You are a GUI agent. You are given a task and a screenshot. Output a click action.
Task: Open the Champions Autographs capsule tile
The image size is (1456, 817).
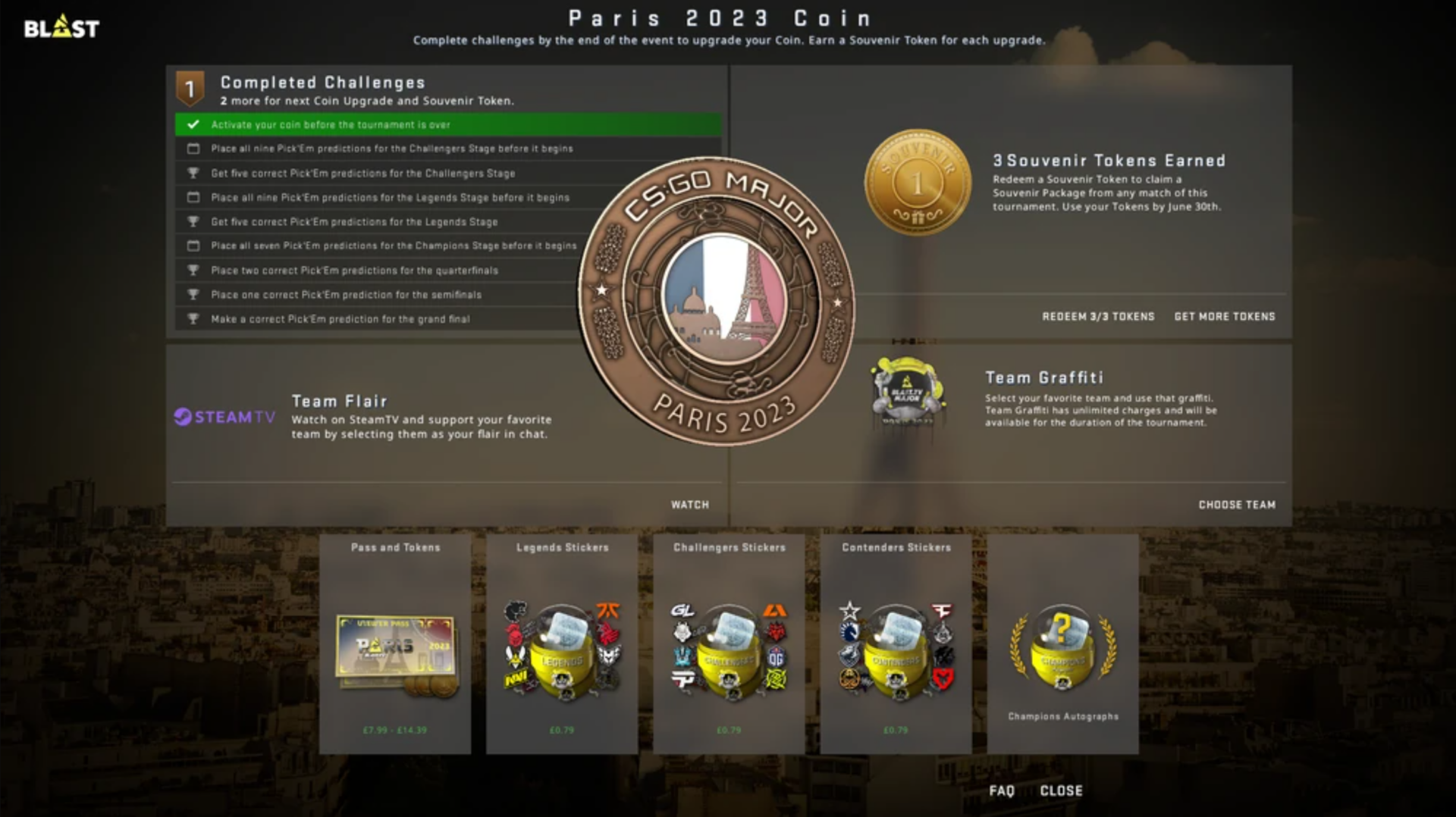(x=1062, y=644)
